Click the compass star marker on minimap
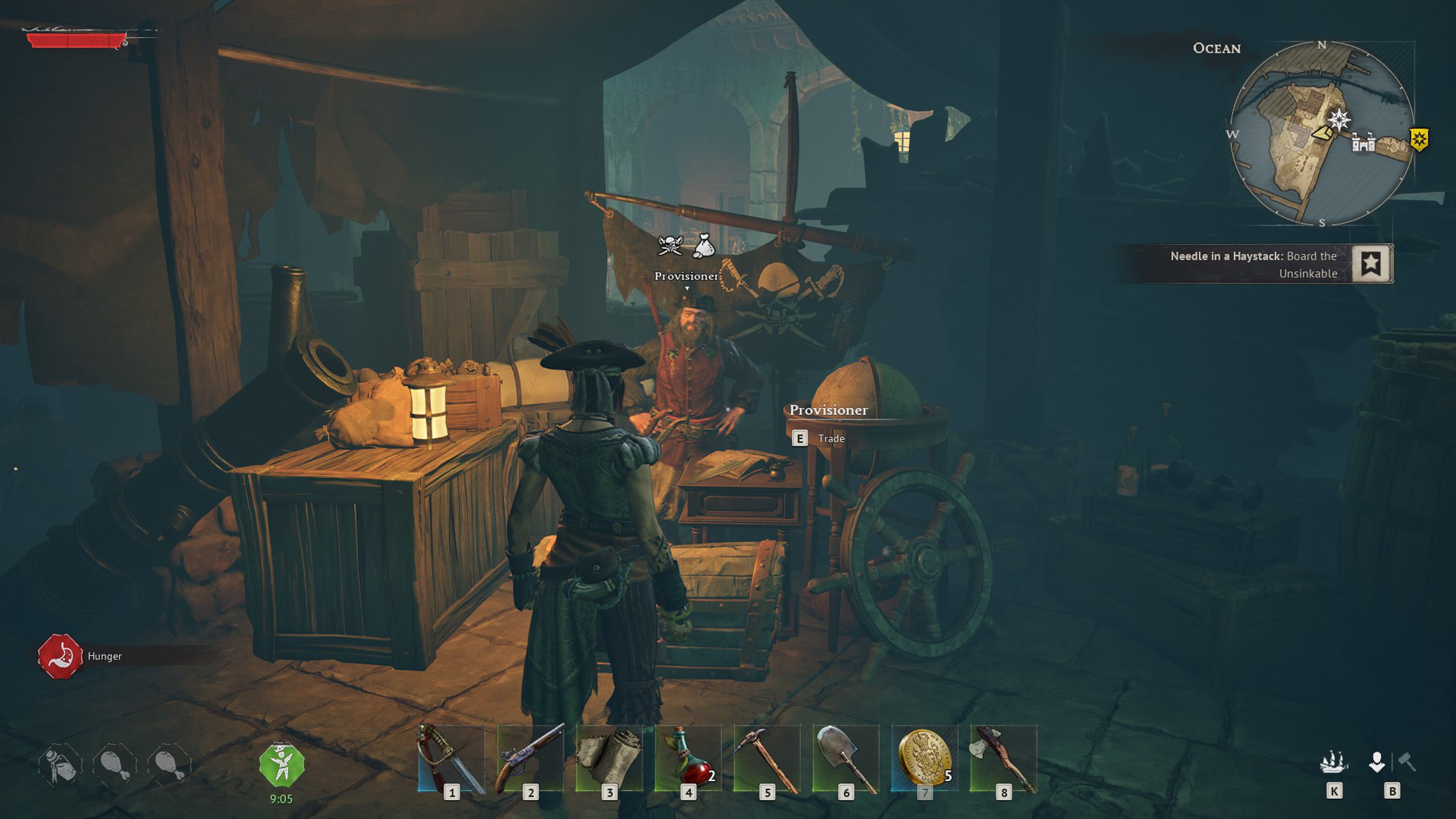The image size is (1456, 819). click(x=1338, y=119)
